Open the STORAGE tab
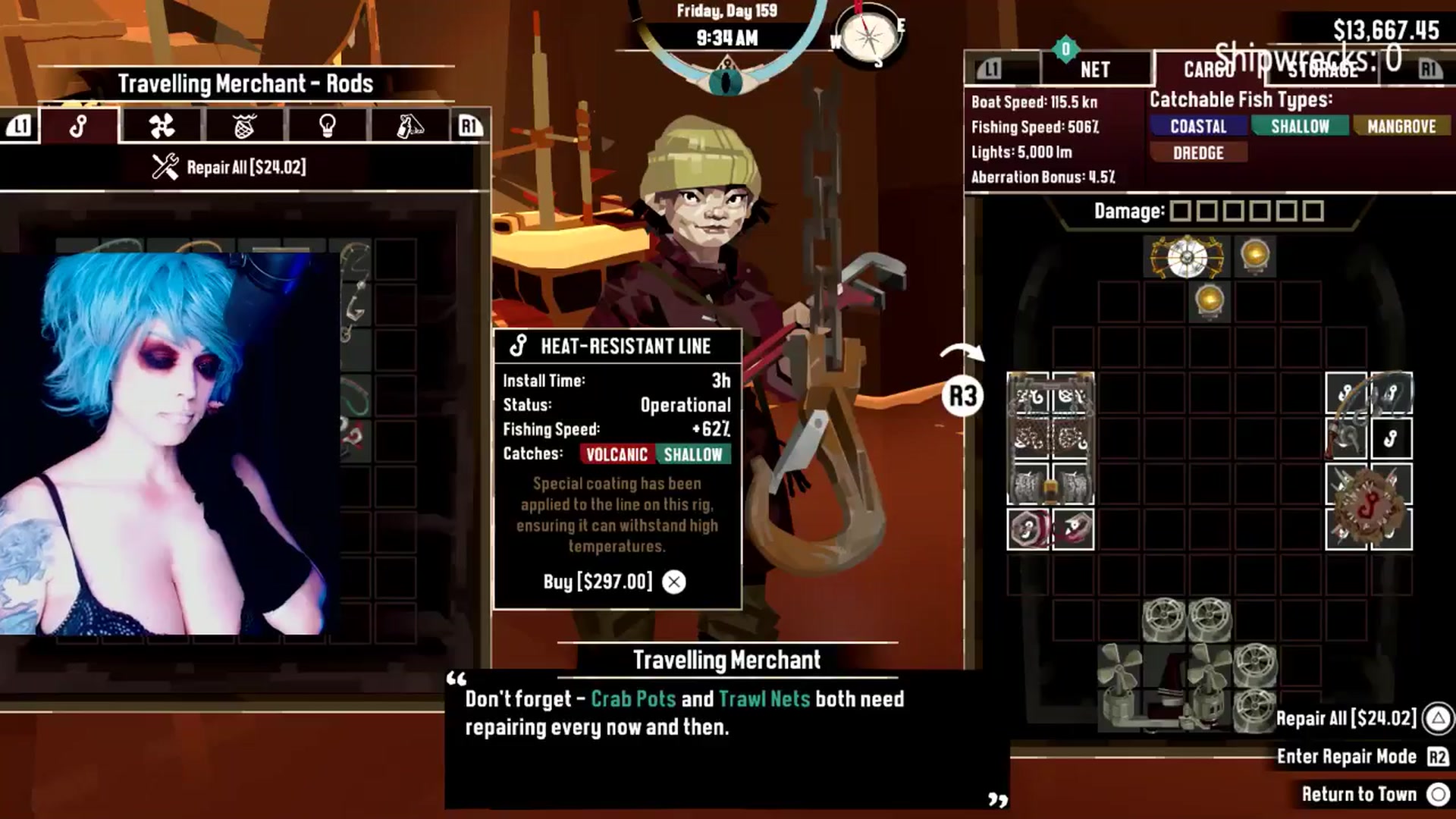The width and height of the screenshot is (1456, 819). click(x=1323, y=70)
